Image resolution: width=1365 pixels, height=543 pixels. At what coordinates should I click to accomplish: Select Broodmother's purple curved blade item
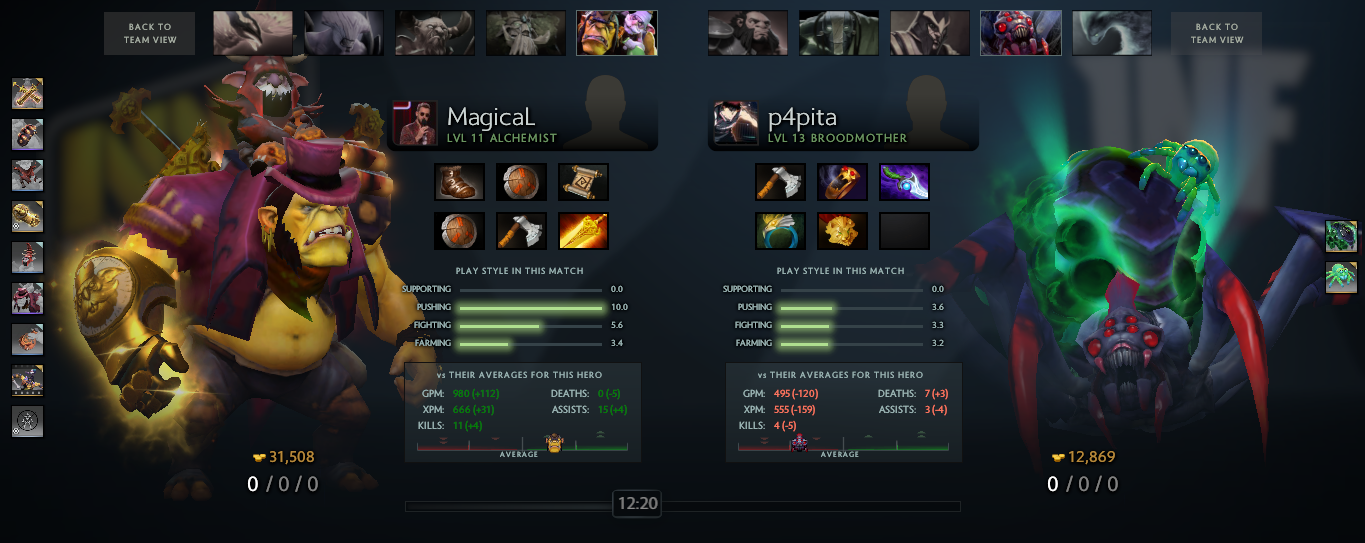pos(904,182)
